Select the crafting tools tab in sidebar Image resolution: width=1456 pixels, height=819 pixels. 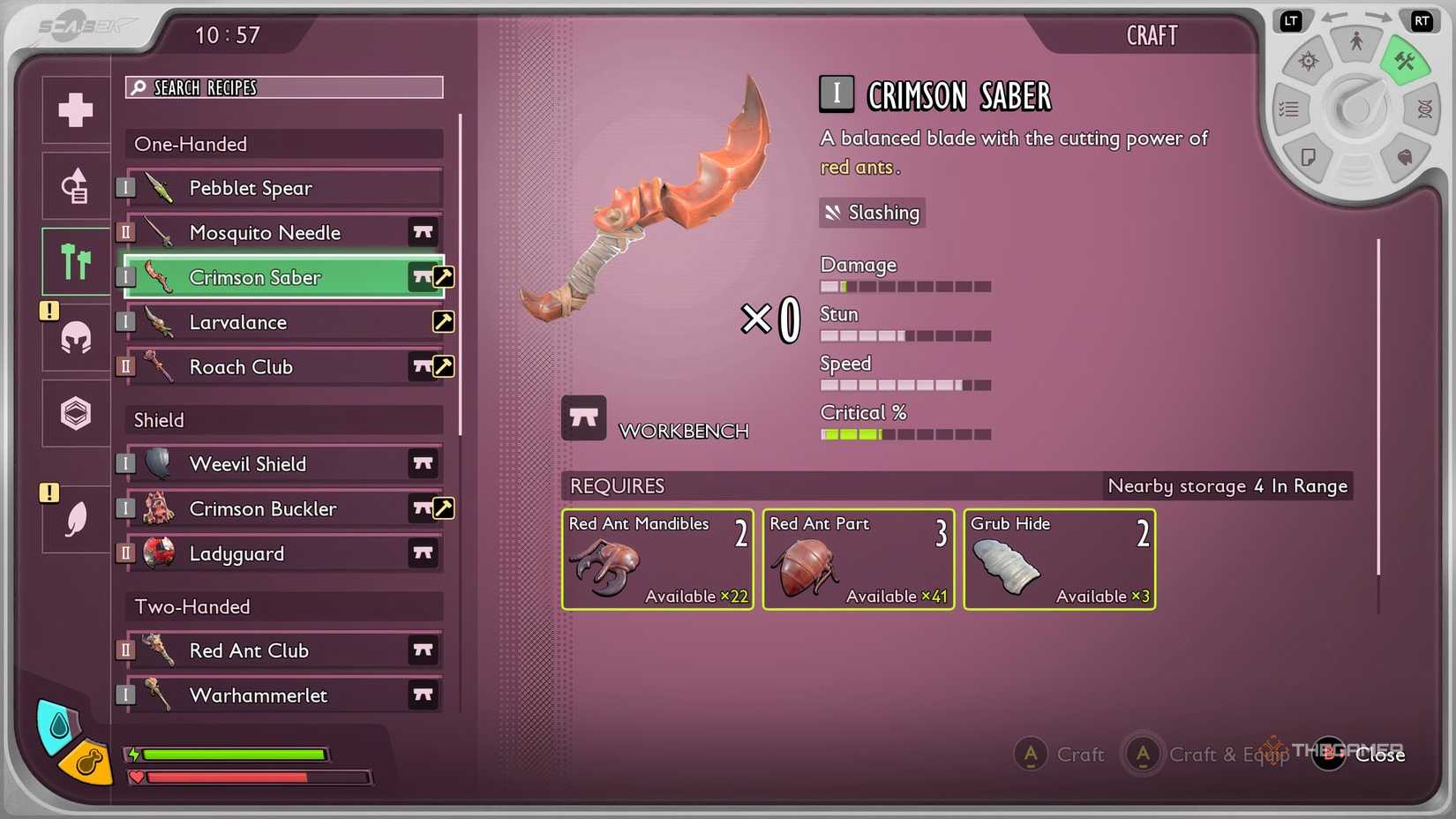click(x=75, y=261)
